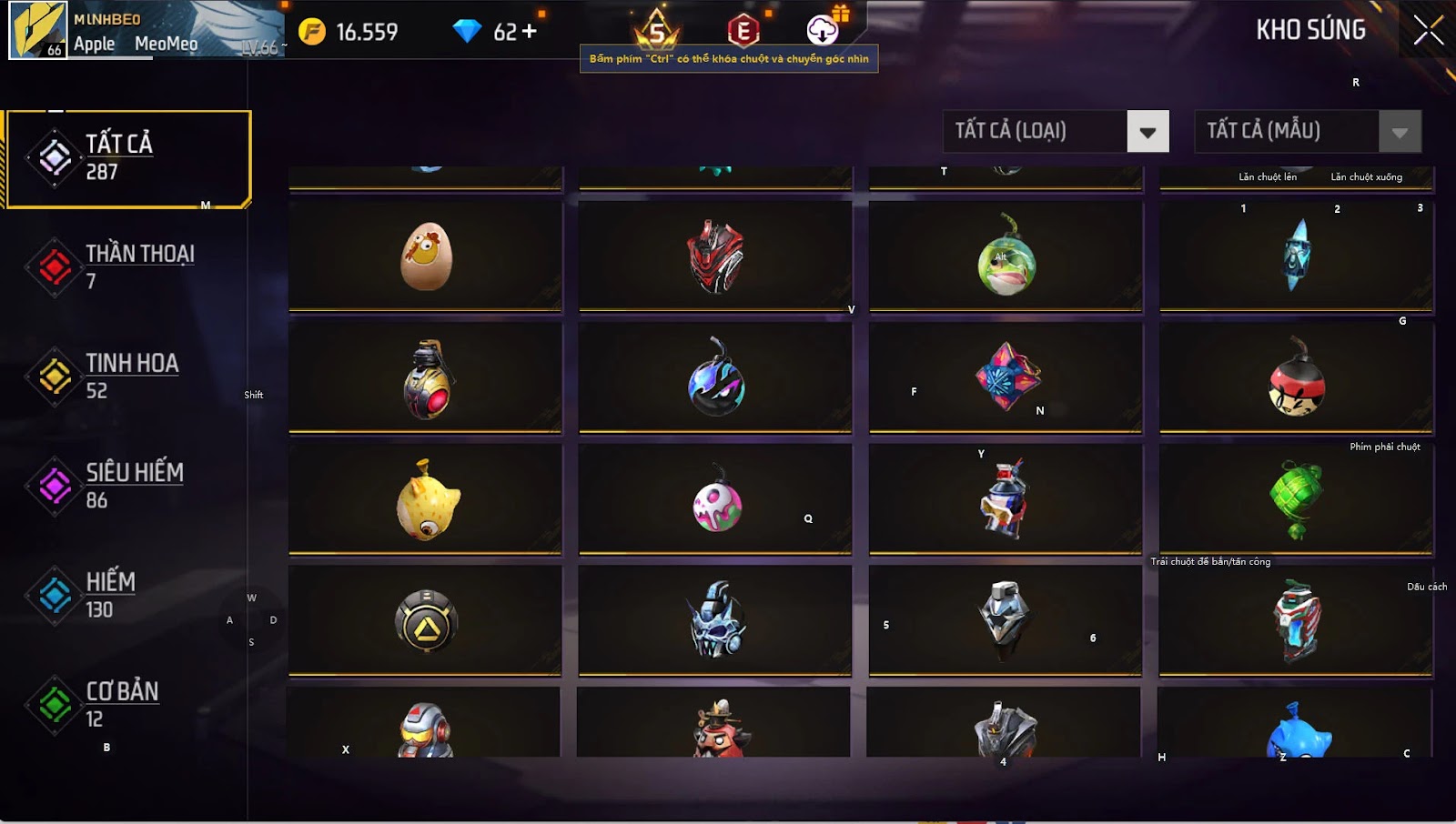Close the Kho Súng weapon vault
1456x824 pixels.
[x=1428, y=31]
